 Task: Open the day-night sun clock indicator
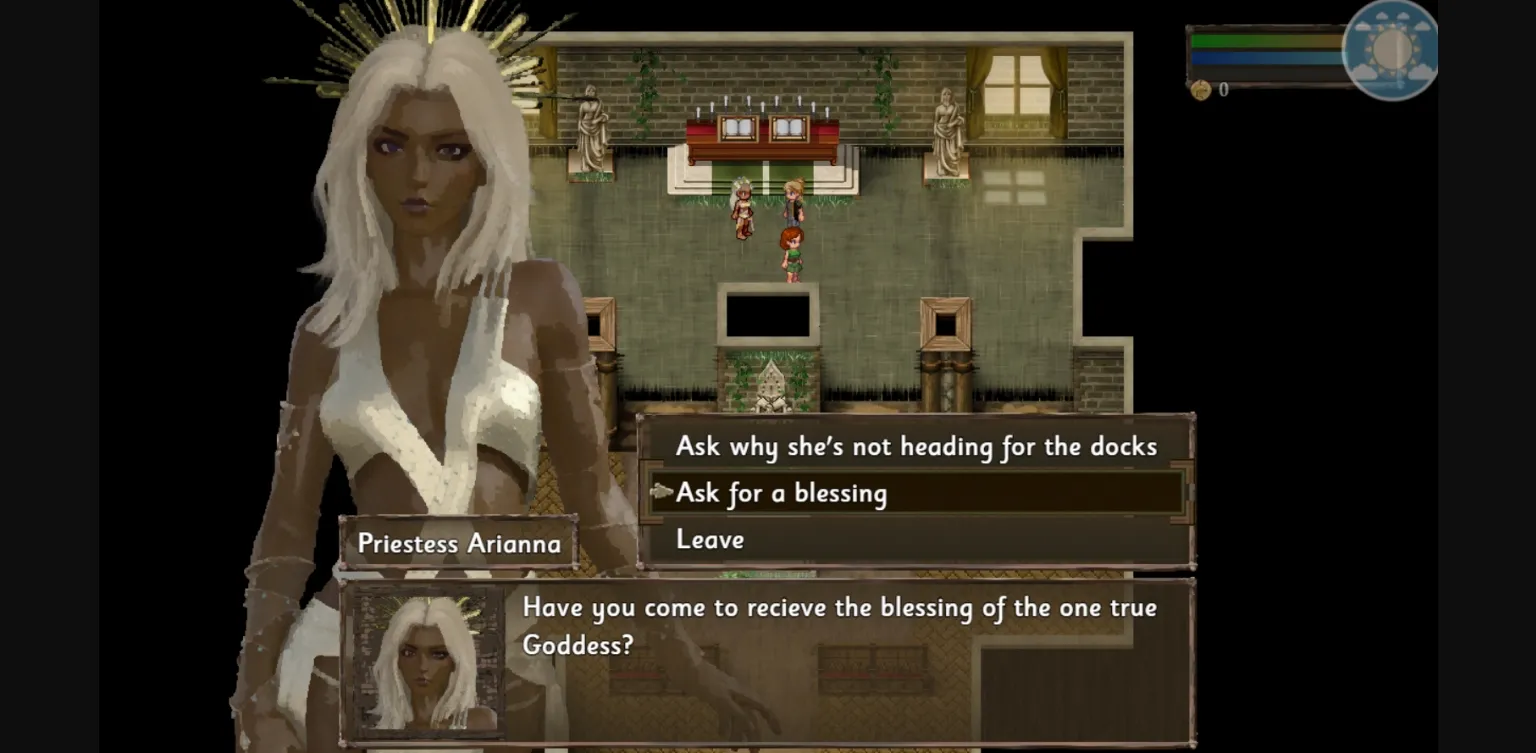[x=1392, y=52]
